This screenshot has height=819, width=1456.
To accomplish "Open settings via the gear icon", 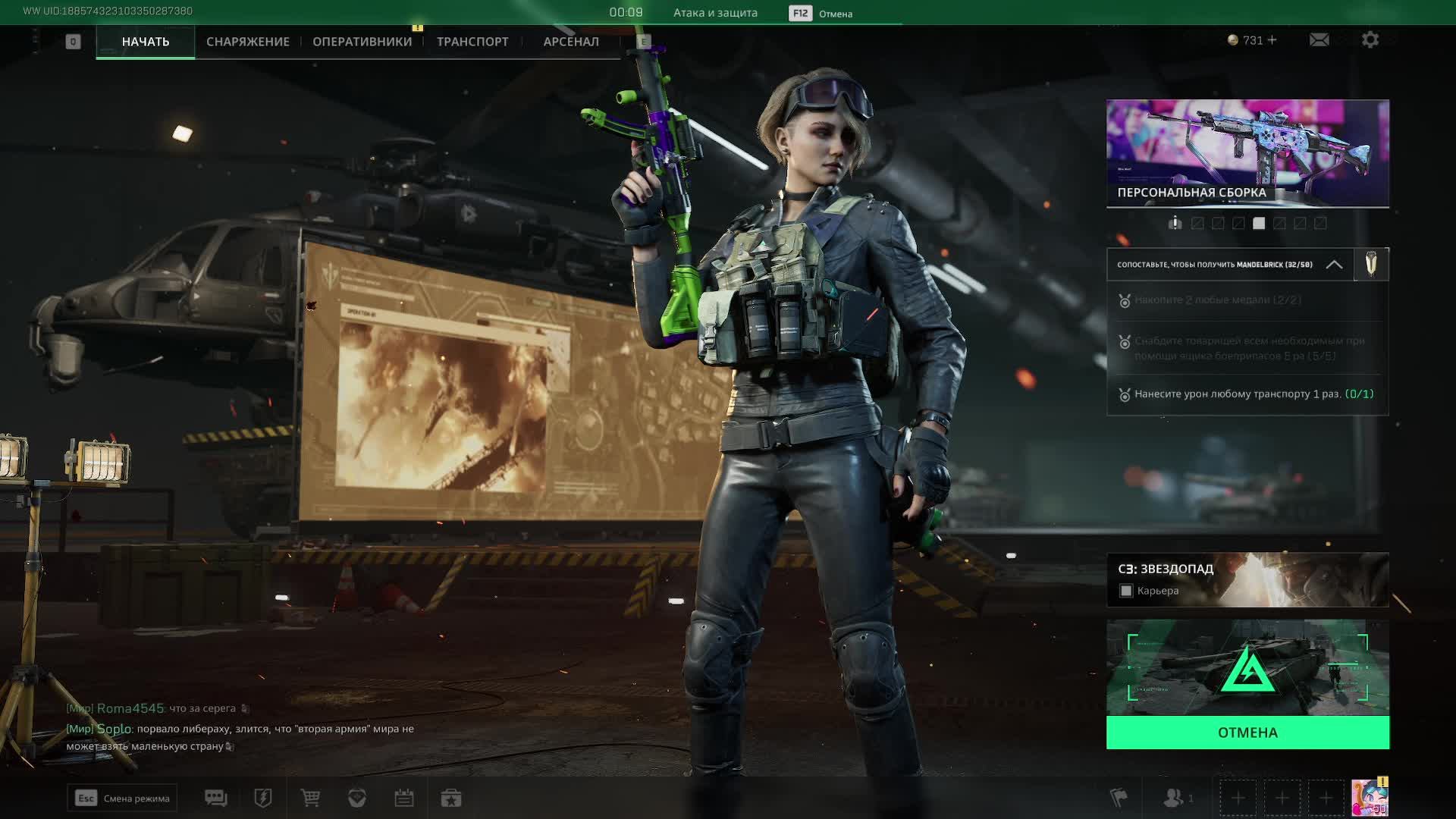I will tap(1370, 40).
